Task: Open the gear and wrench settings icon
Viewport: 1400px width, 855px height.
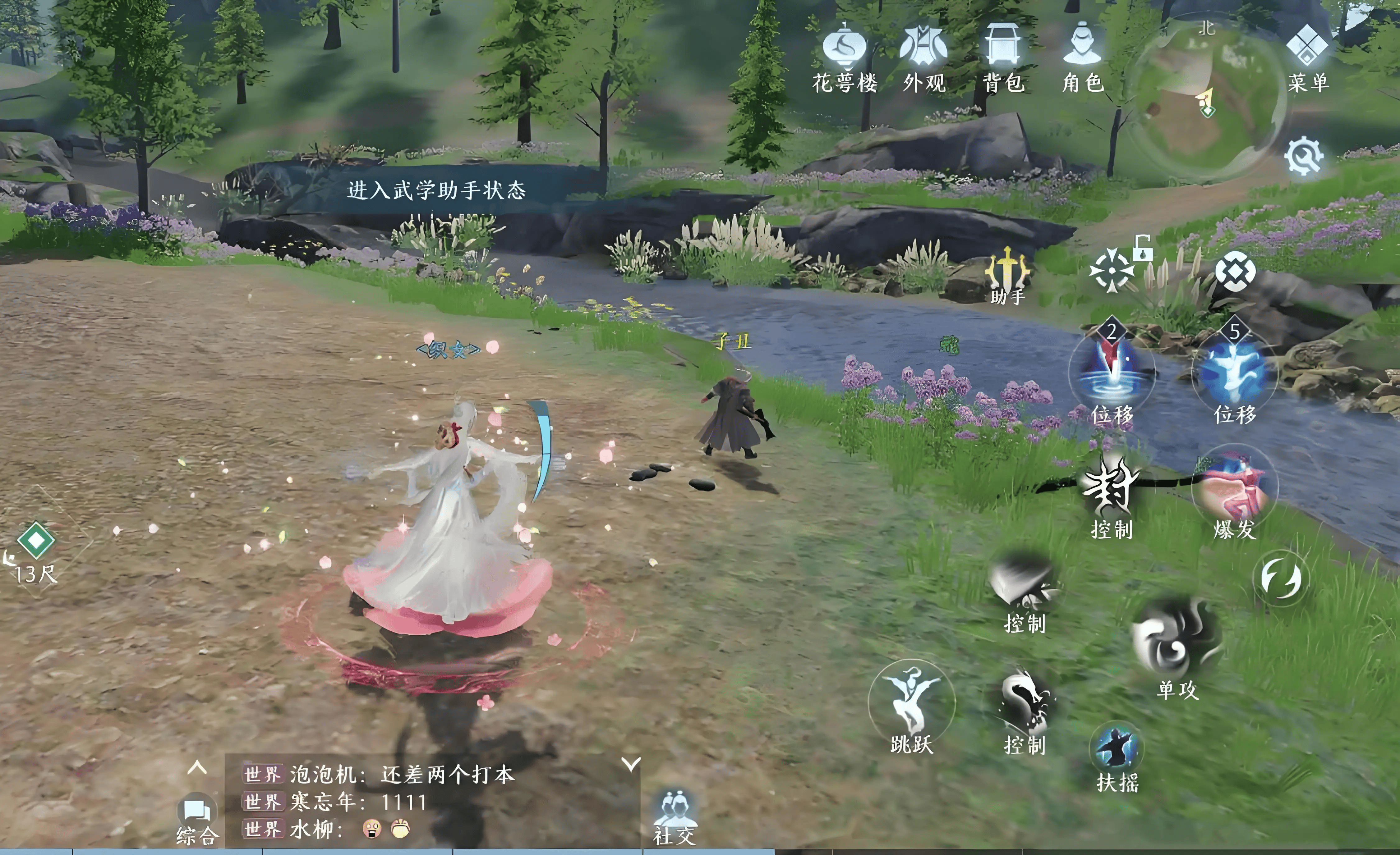Action: coord(1303,156)
